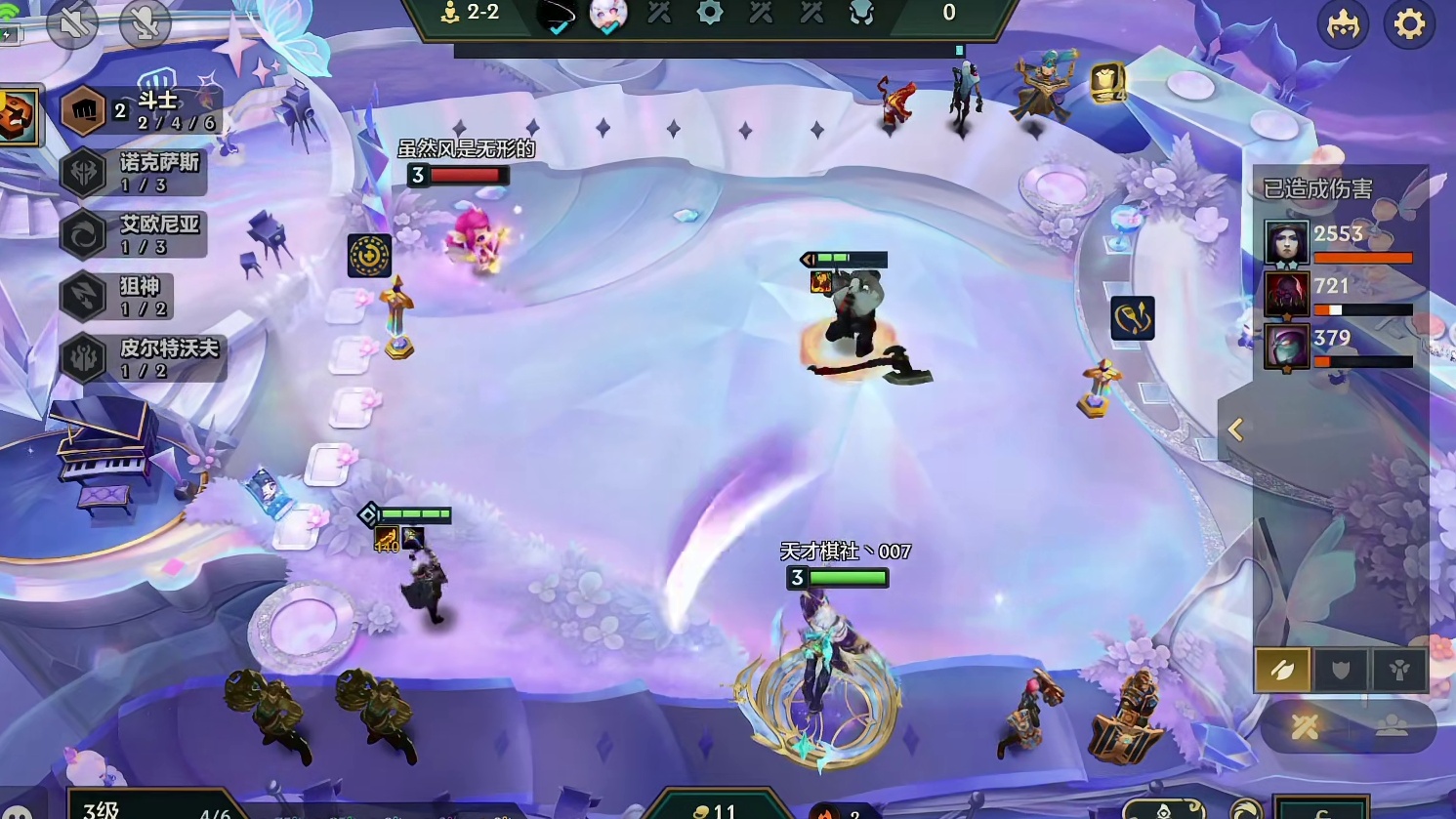
Task: Tap the gold crown helmet icon
Action: click(x=1344, y=24)
